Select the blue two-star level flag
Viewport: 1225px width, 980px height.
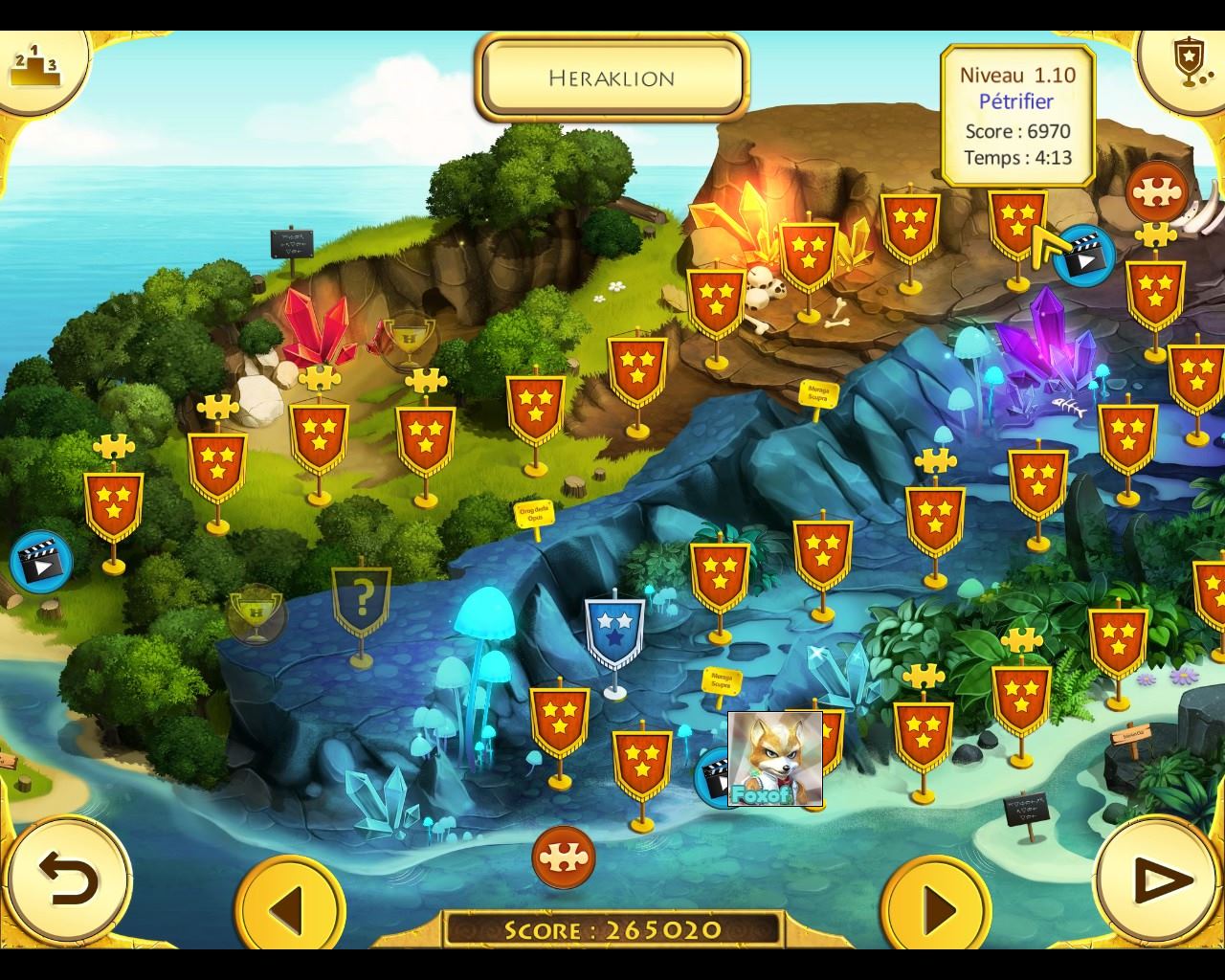pos(614,632)
